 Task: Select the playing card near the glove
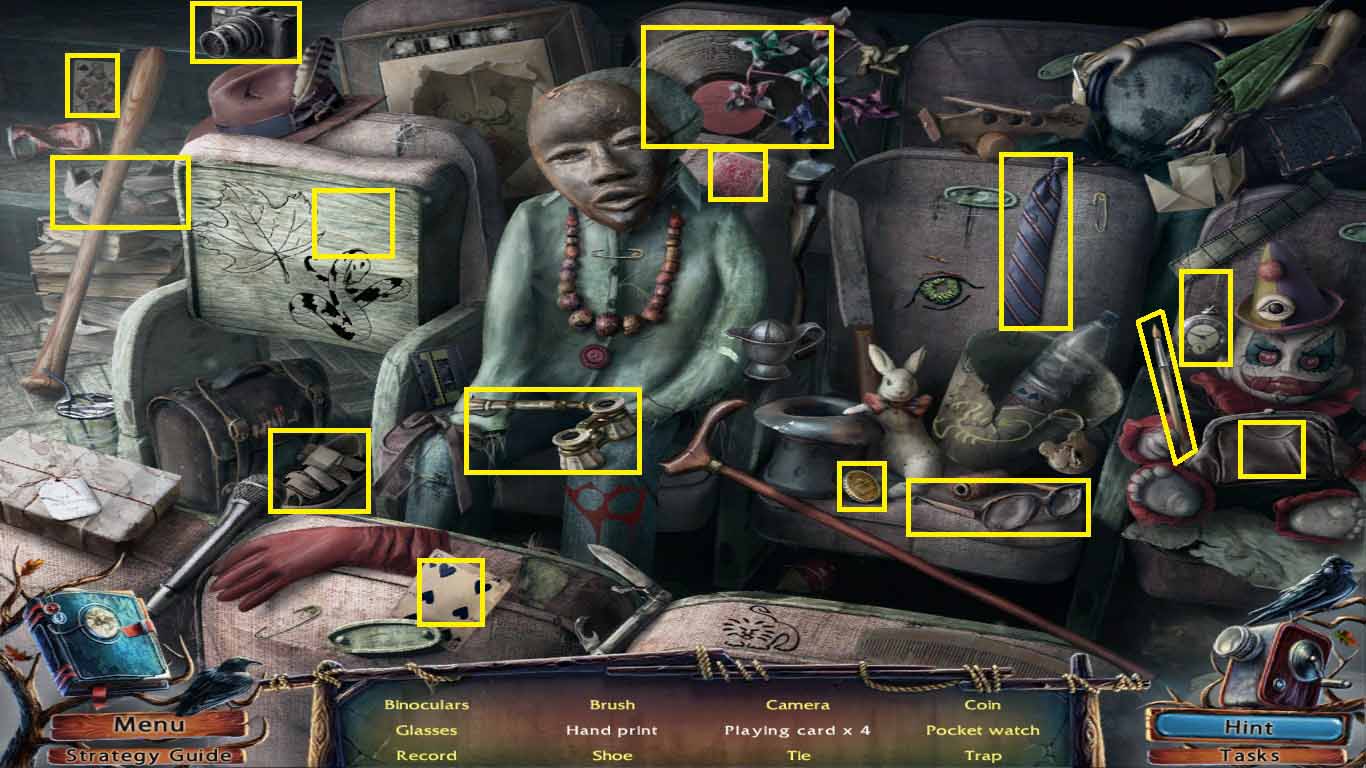(452, 592)
